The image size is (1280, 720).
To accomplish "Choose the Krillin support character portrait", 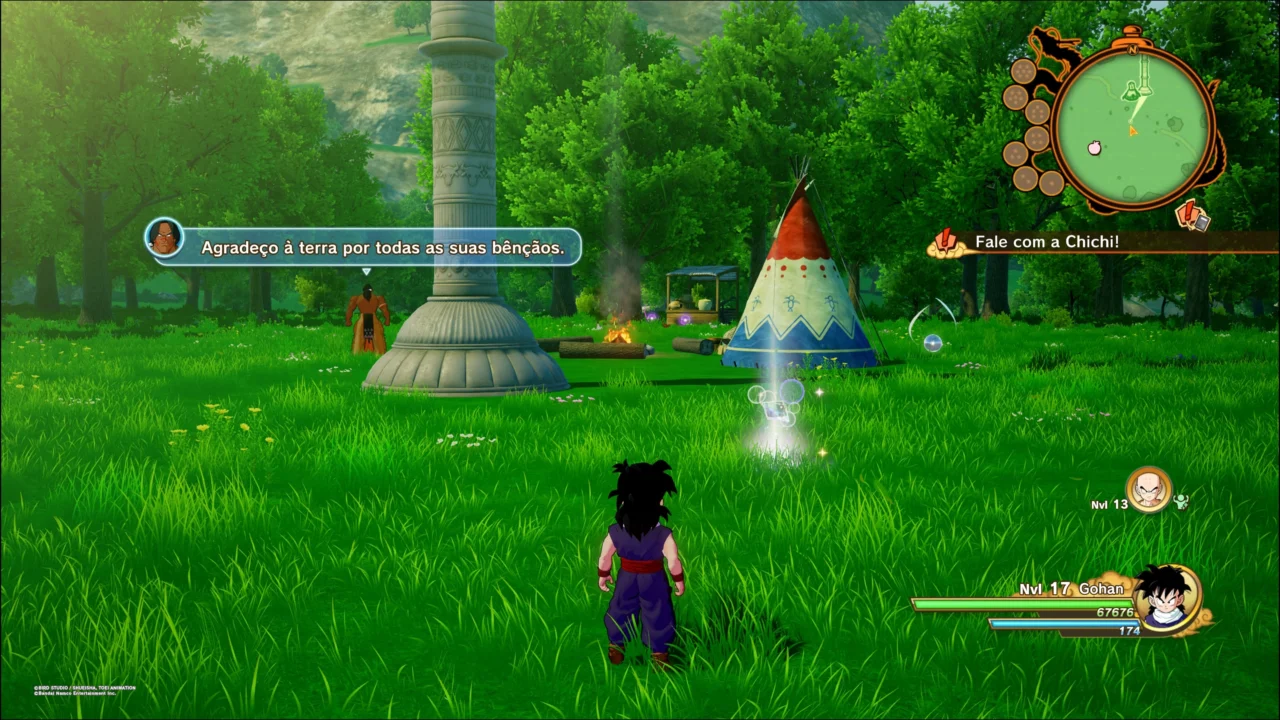I will coord(1148,491).
